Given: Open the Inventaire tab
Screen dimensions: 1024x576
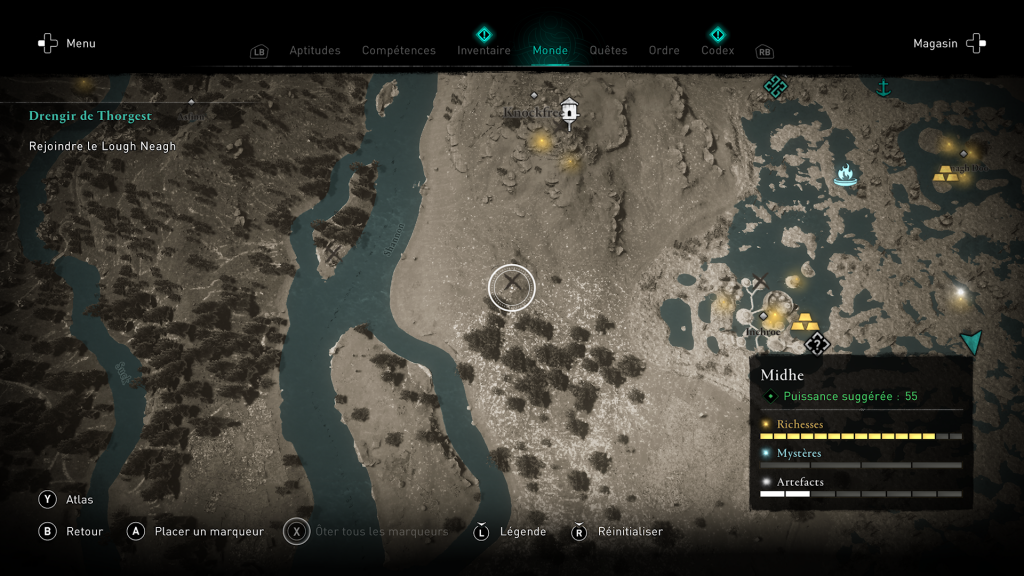Looking at the screenshot, I should coord(484,51).
